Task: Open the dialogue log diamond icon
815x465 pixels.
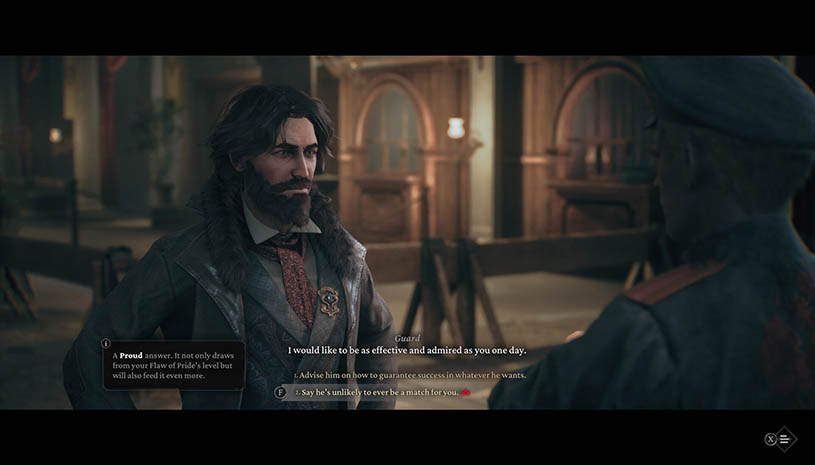Action: click(x=785, y=439)
